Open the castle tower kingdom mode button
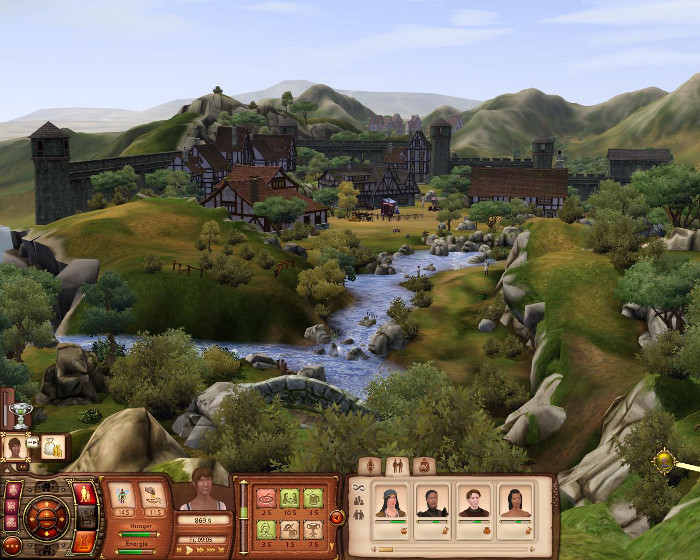The image size is (700, 560). click(85, 541)
